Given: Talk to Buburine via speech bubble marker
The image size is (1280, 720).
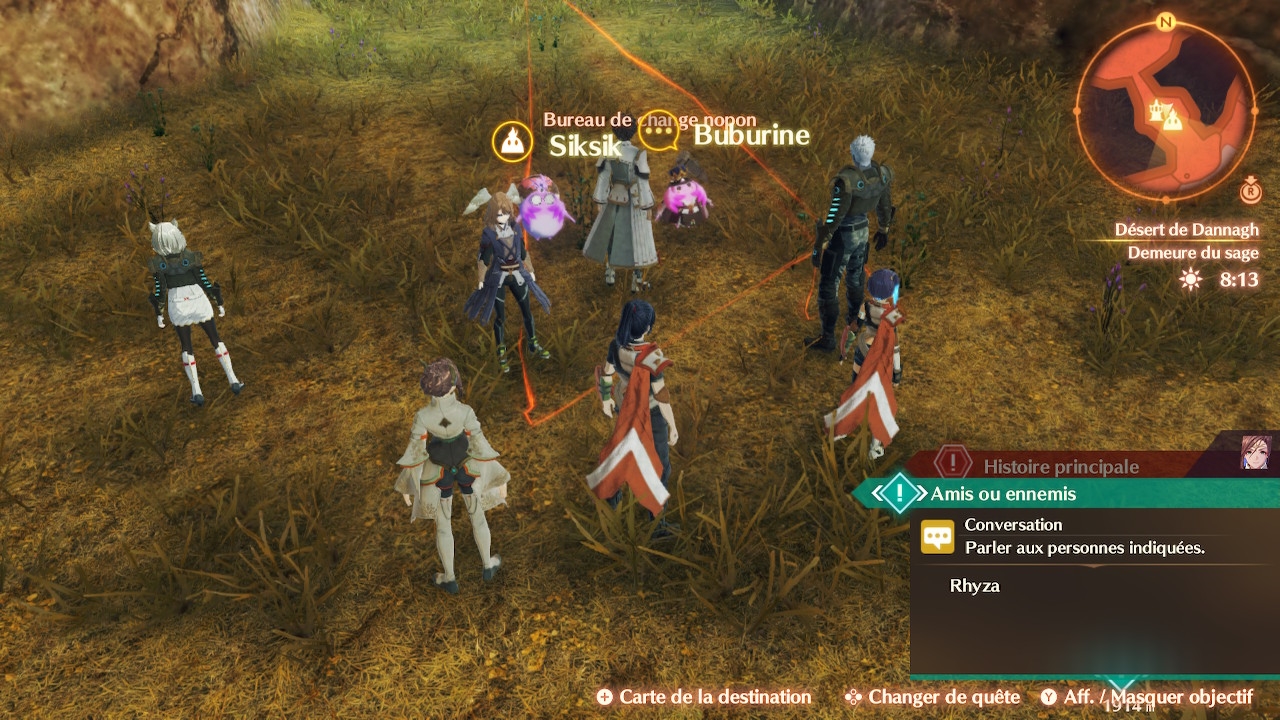Looking at the screenshot, I should point(658,132).
